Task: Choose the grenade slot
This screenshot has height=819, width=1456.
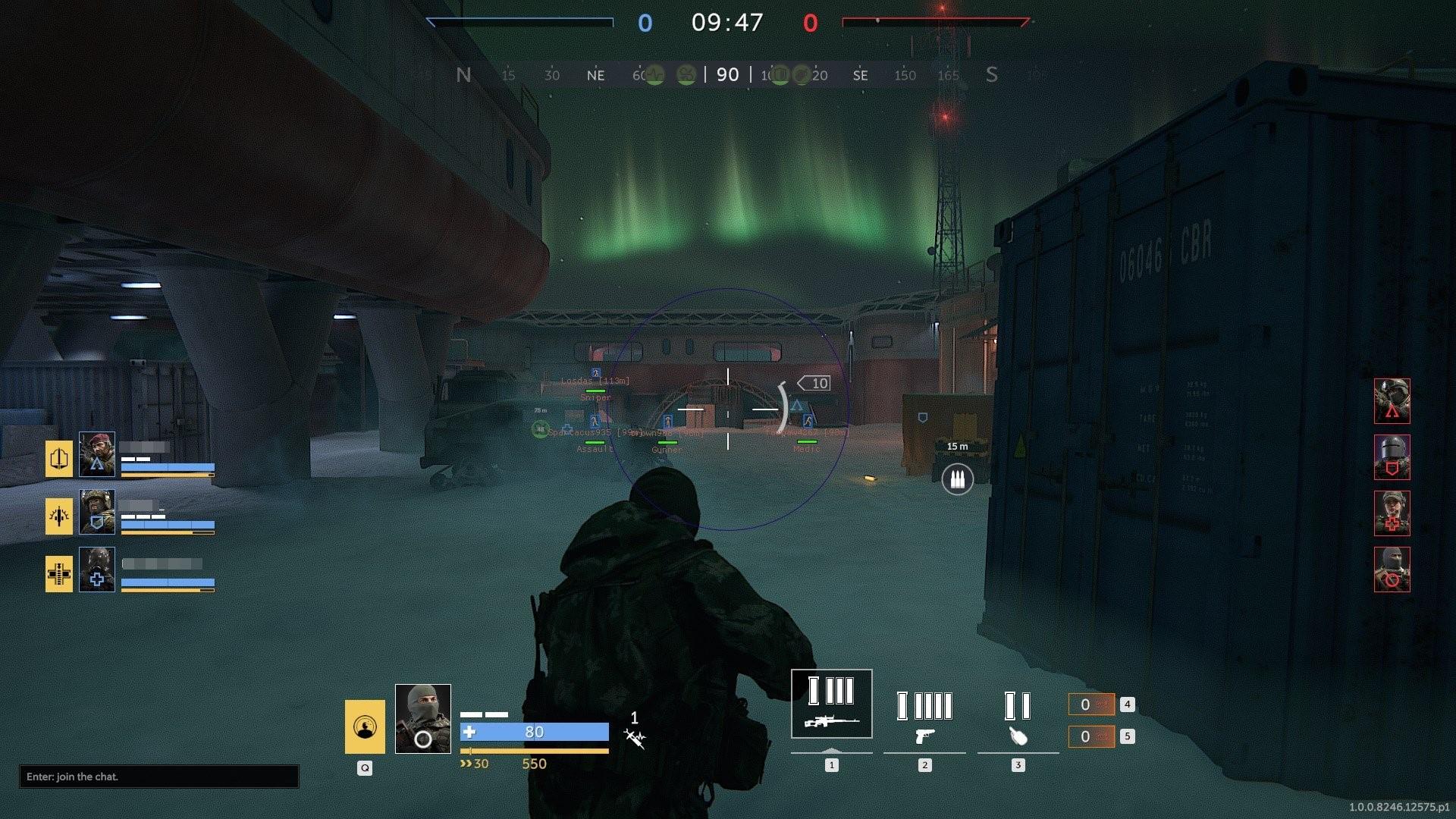Action: pos(1018,717)
